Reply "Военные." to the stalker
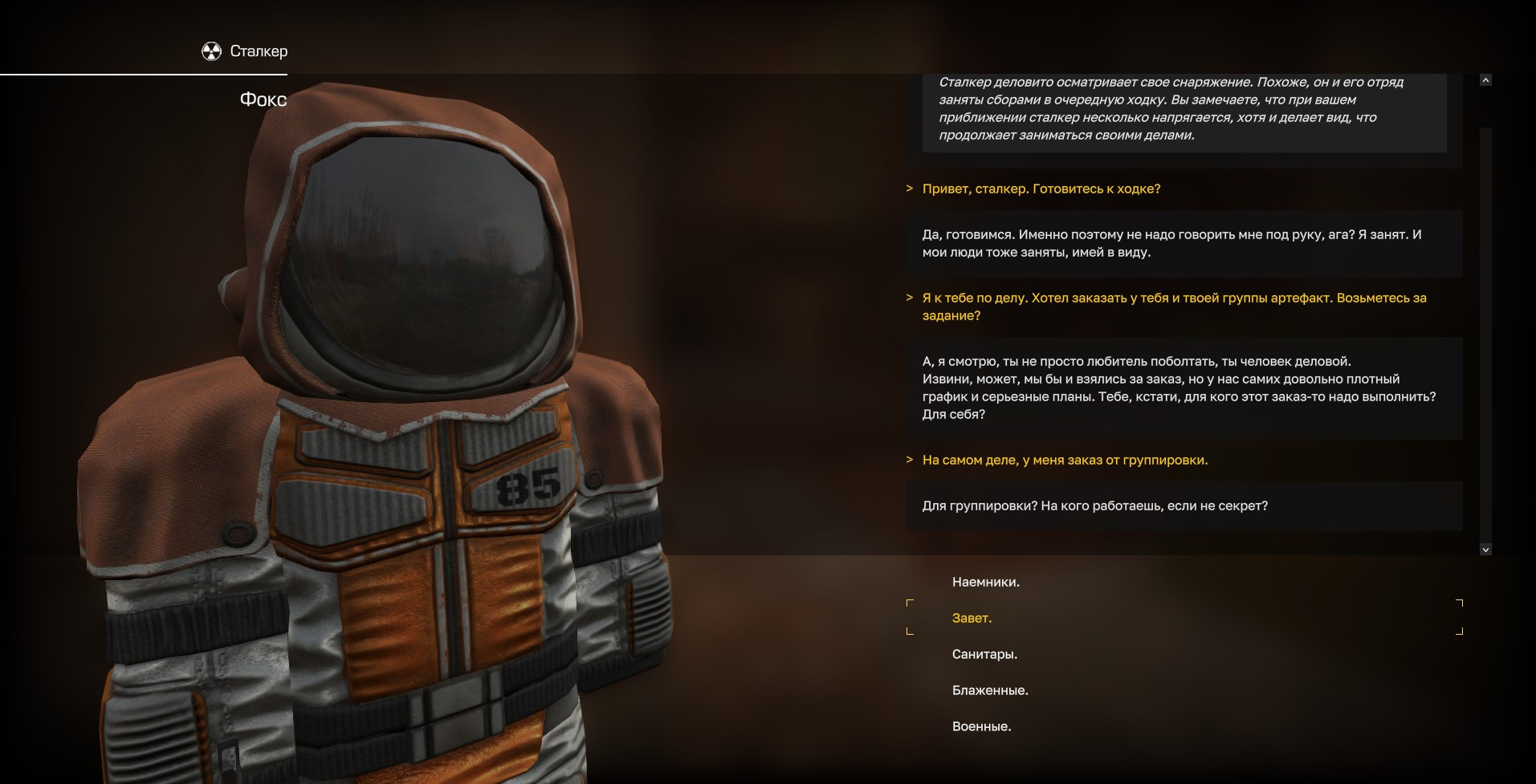Screen dimensions: 1536x784 [981, 727]
